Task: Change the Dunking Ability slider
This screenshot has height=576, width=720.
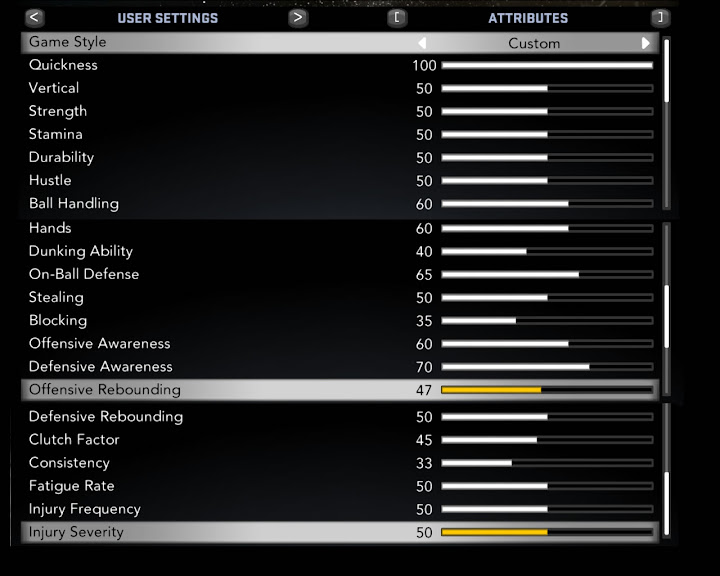Action: [x=547, y=251]
